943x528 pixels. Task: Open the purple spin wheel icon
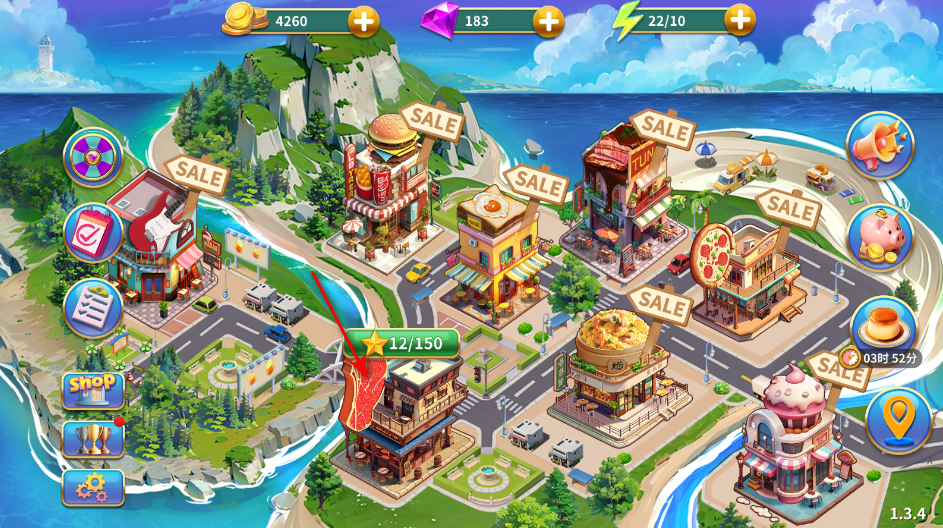[x=93, y=157]
